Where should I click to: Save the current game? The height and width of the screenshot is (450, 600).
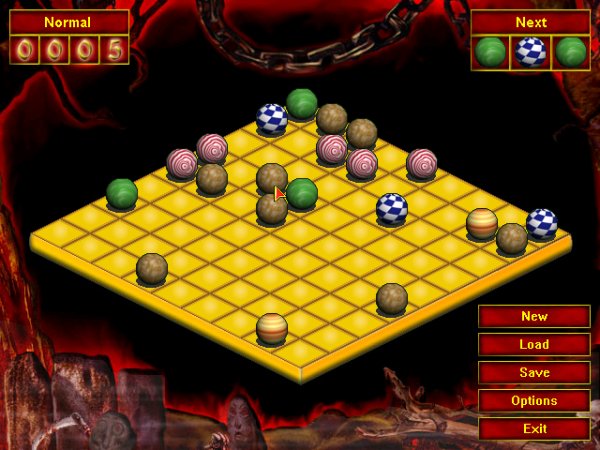(534, 373)
